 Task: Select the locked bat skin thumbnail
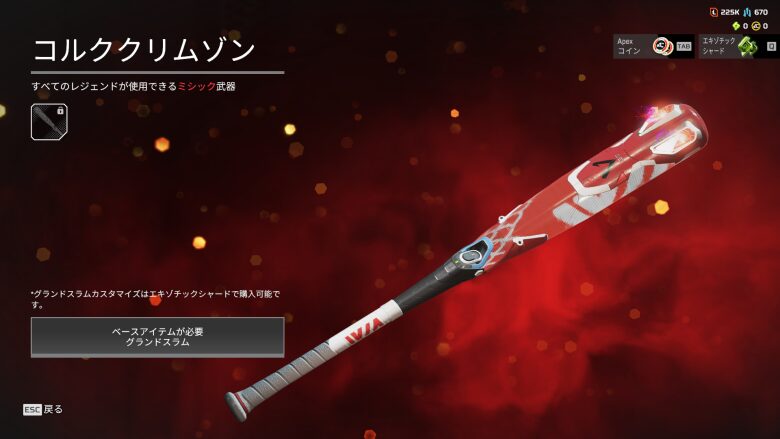[49, 122]
